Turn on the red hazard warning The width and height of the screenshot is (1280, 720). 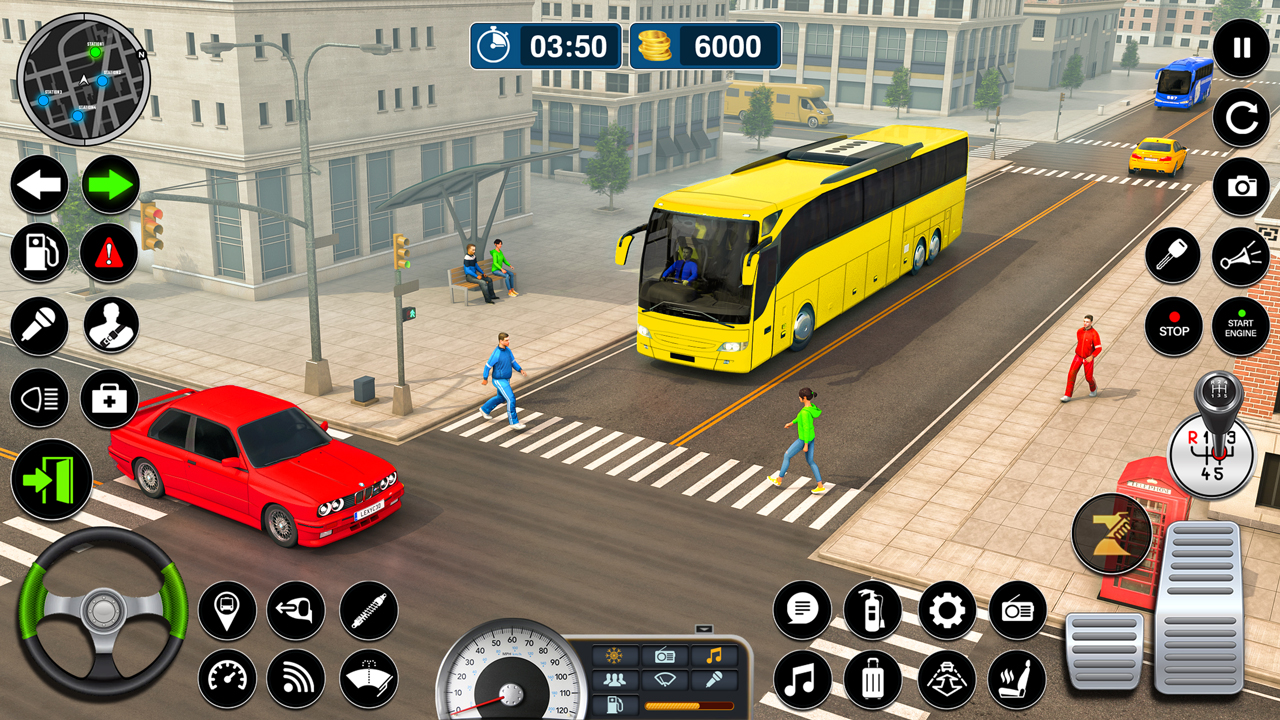[109, 253]
